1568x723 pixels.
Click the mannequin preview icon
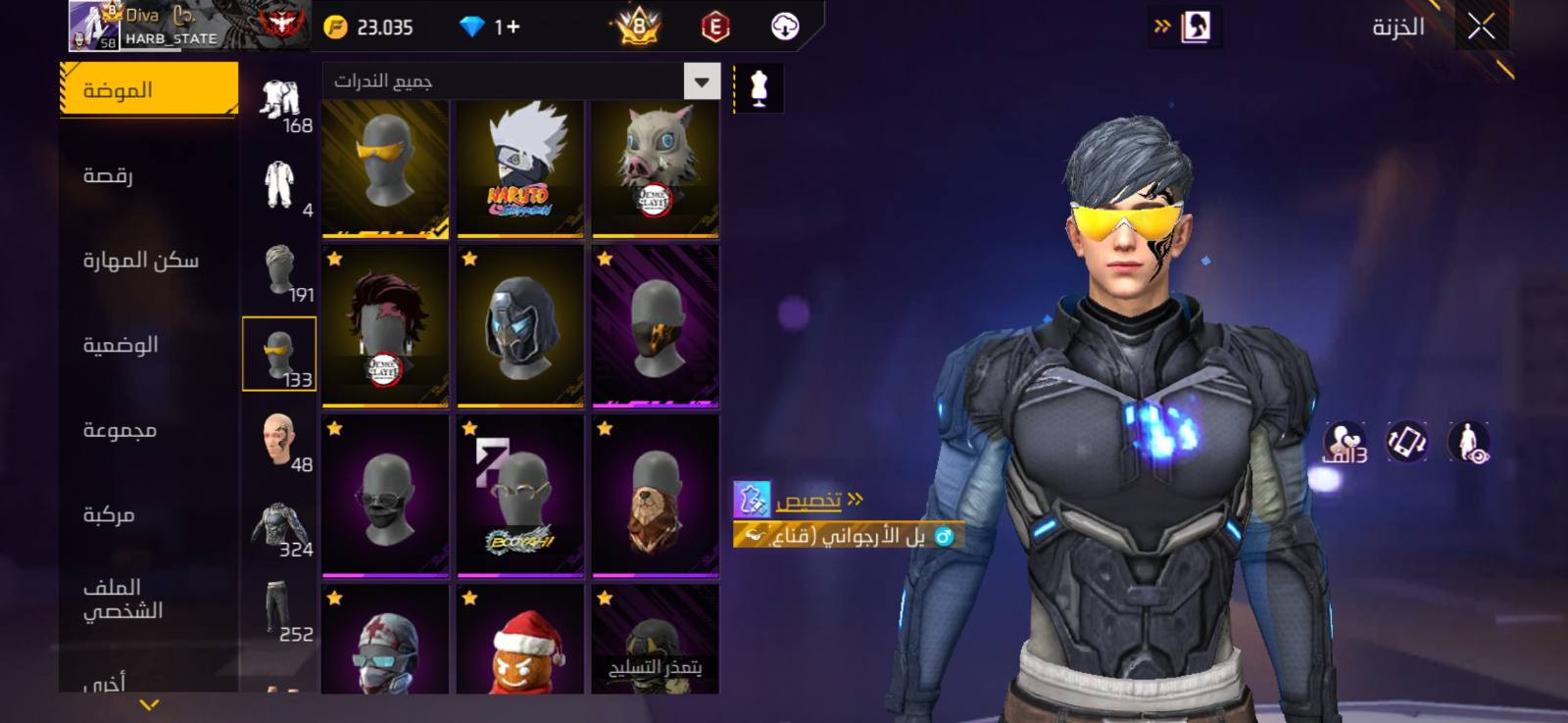pyautogui.click(x=758, y=88)
